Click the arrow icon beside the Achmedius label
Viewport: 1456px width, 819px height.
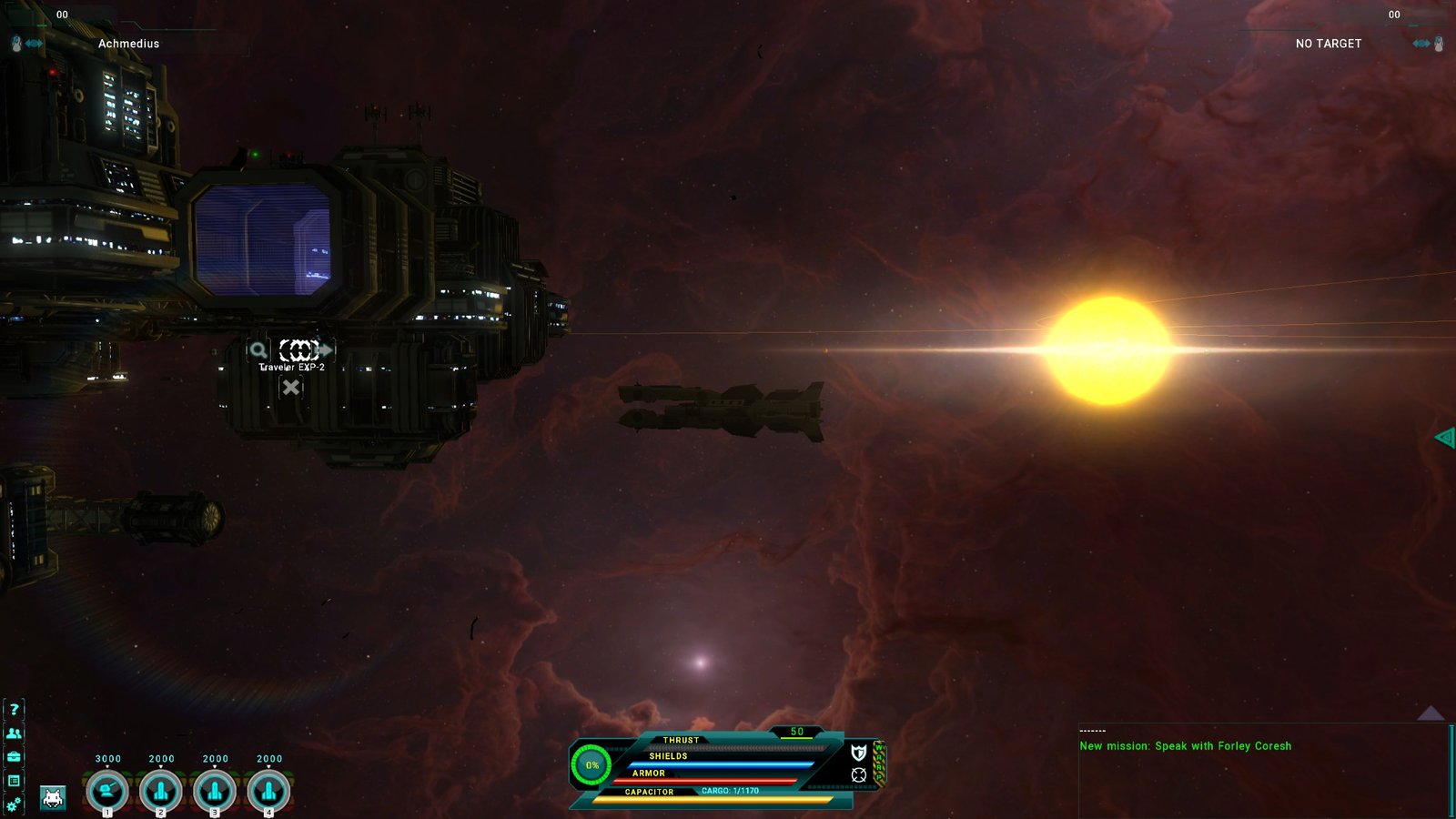35,44
